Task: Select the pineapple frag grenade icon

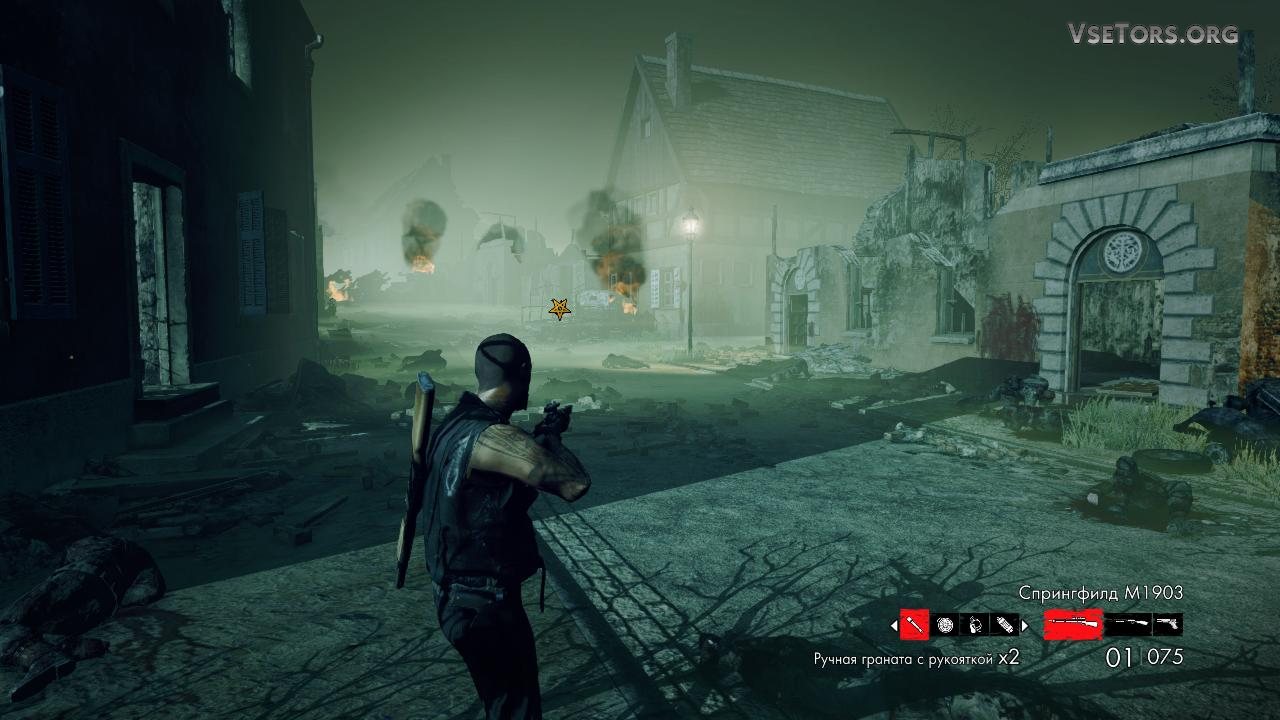Action: pyautogui.click(x=975, y=625)
